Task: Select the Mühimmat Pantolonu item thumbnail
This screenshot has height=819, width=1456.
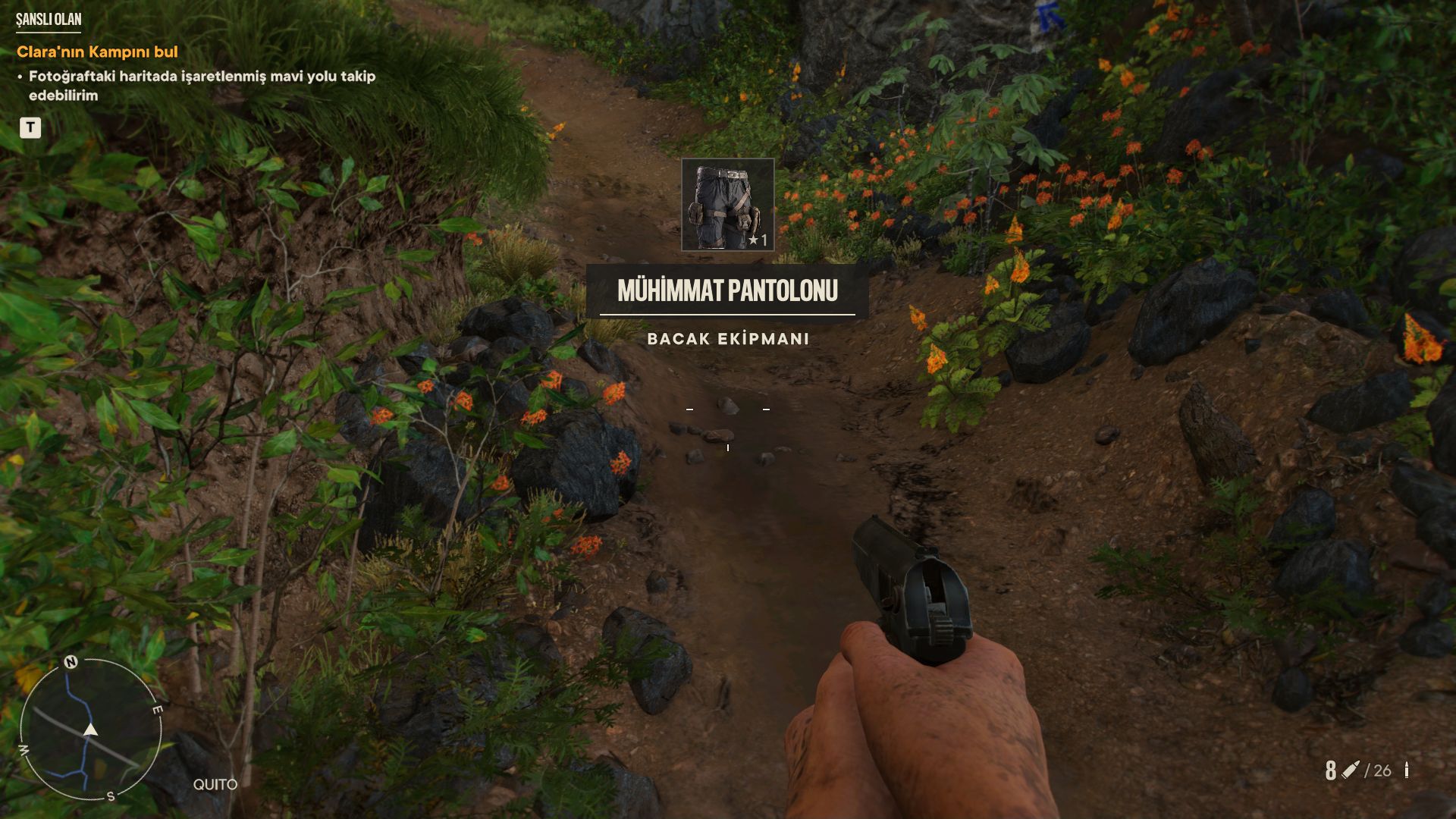Action: (x=727, y=204)
